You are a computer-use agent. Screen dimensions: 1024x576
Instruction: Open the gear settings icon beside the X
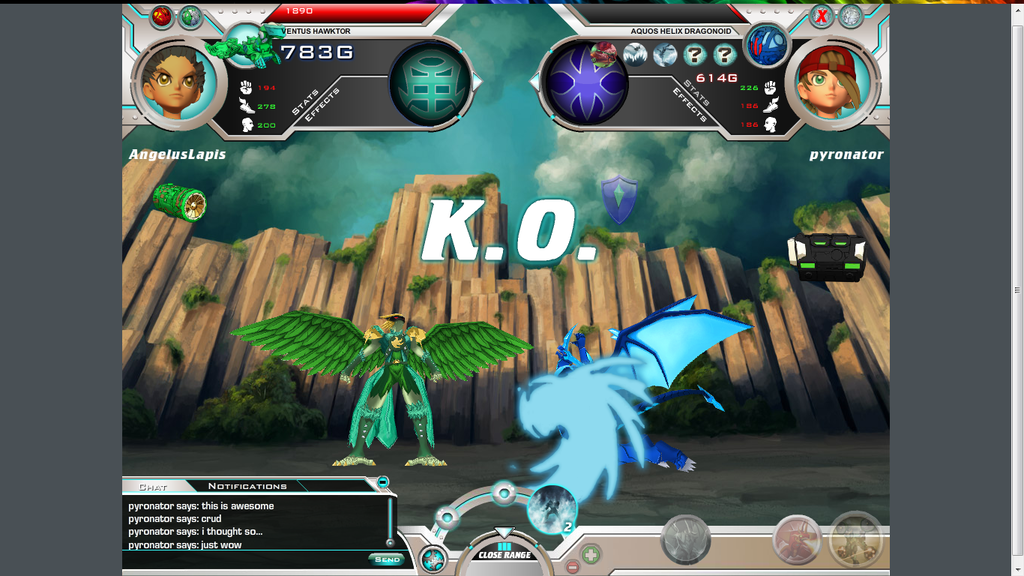[x=851, y=16]
